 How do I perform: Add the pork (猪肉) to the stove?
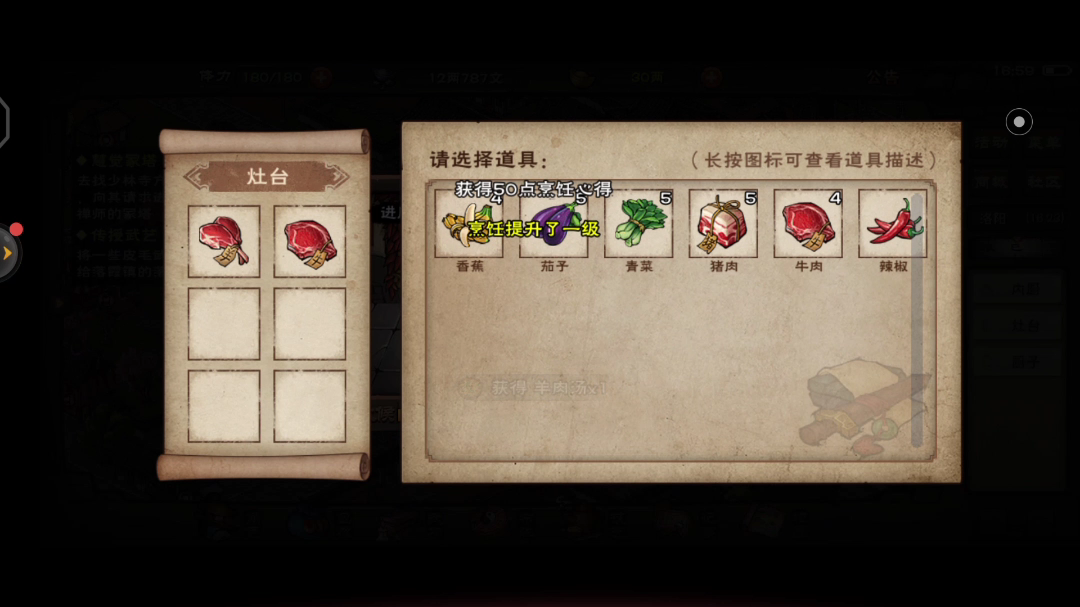(x=723, y=225)
